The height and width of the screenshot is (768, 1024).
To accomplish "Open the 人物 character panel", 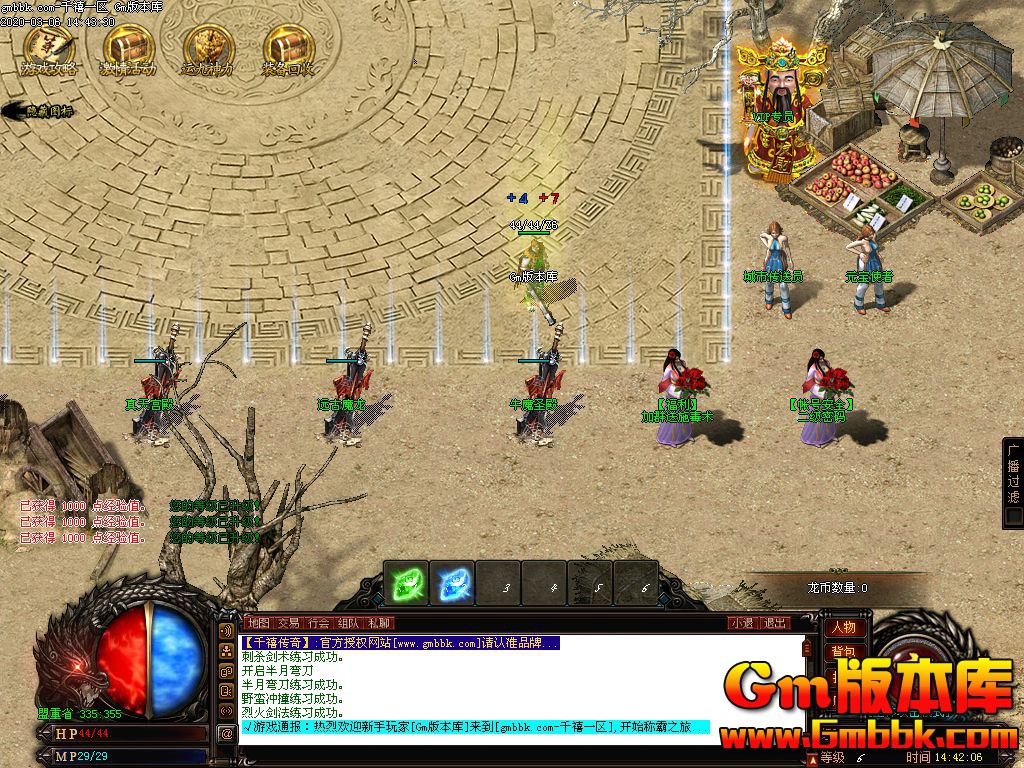I will pos(843,628).
